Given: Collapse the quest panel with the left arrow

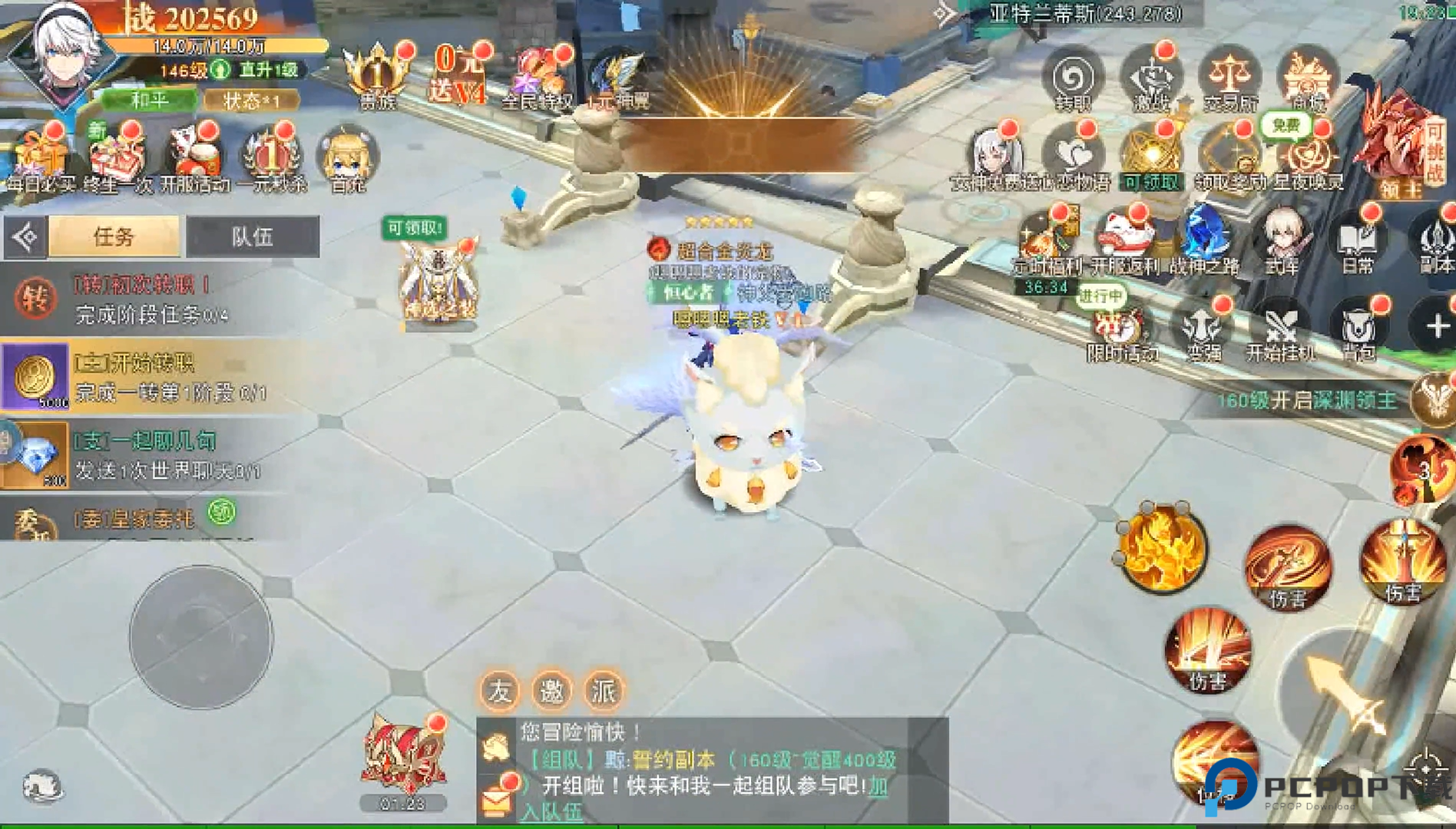Looking at the screenshot, I should 25,236.
